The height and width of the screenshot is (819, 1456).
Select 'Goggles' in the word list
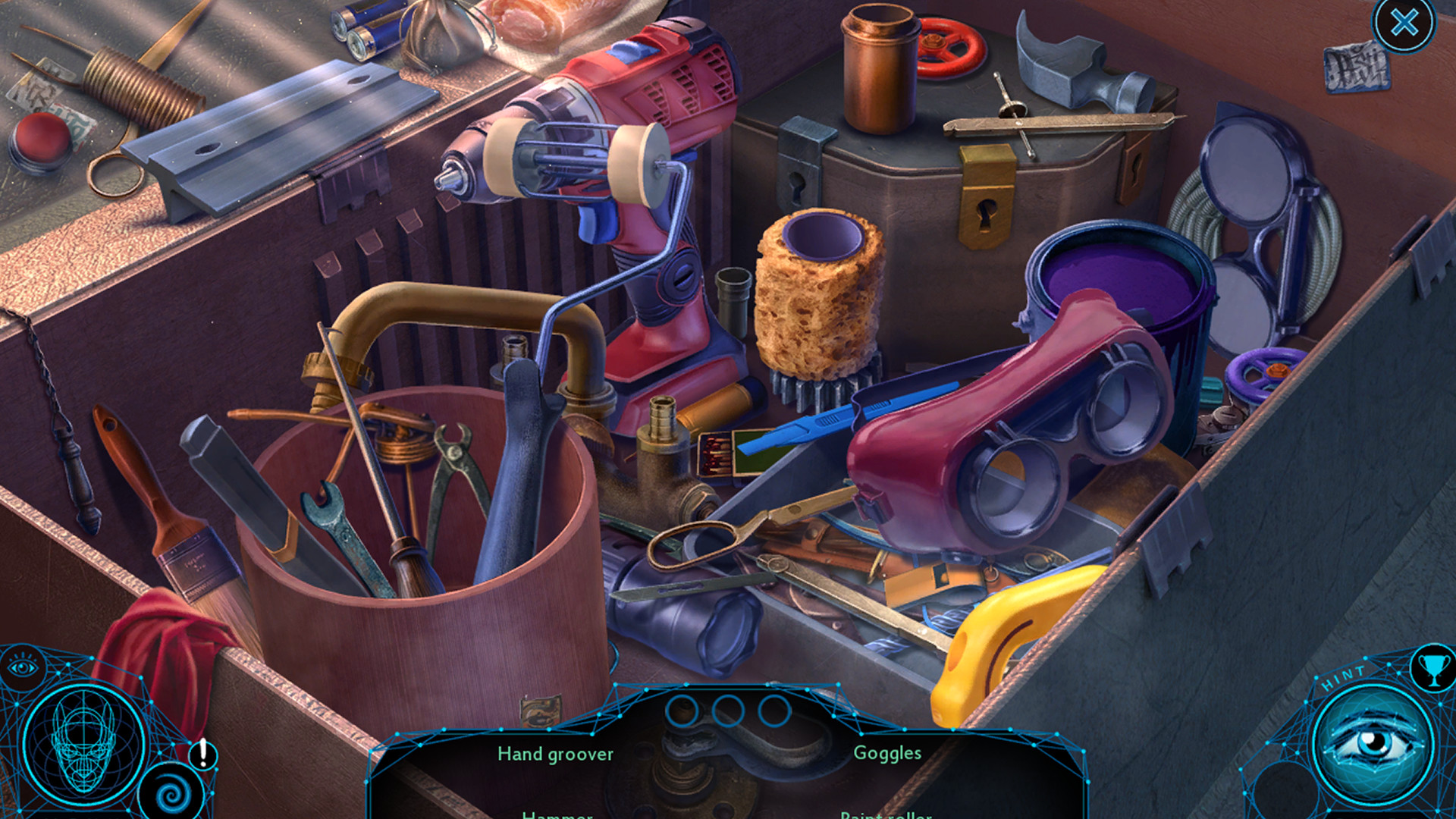(888, 754)
